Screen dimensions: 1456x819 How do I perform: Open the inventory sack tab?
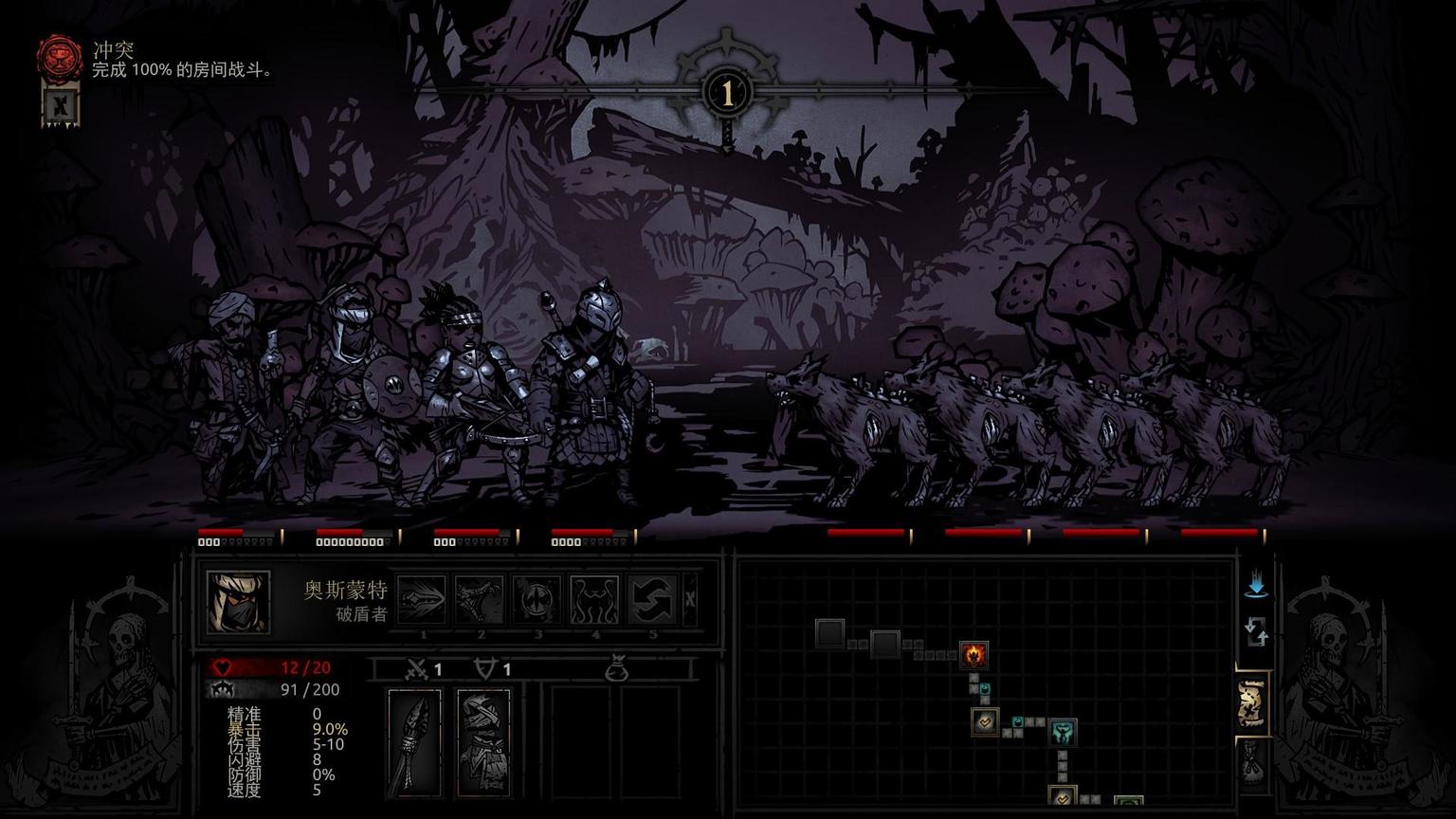pyautogui.click(x=1251, y=761)
